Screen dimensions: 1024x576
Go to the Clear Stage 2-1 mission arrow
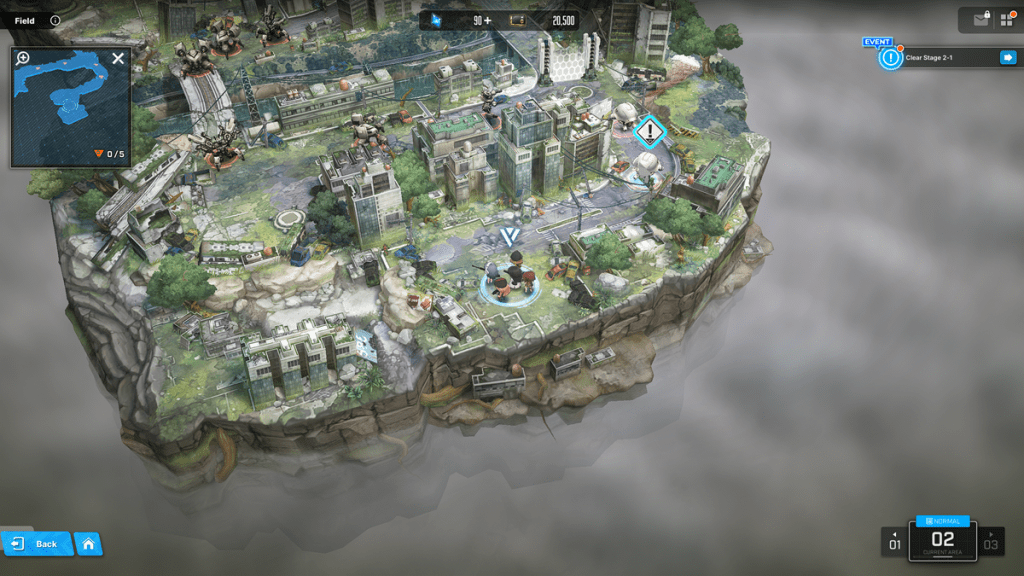click(x=1007, y=58)
